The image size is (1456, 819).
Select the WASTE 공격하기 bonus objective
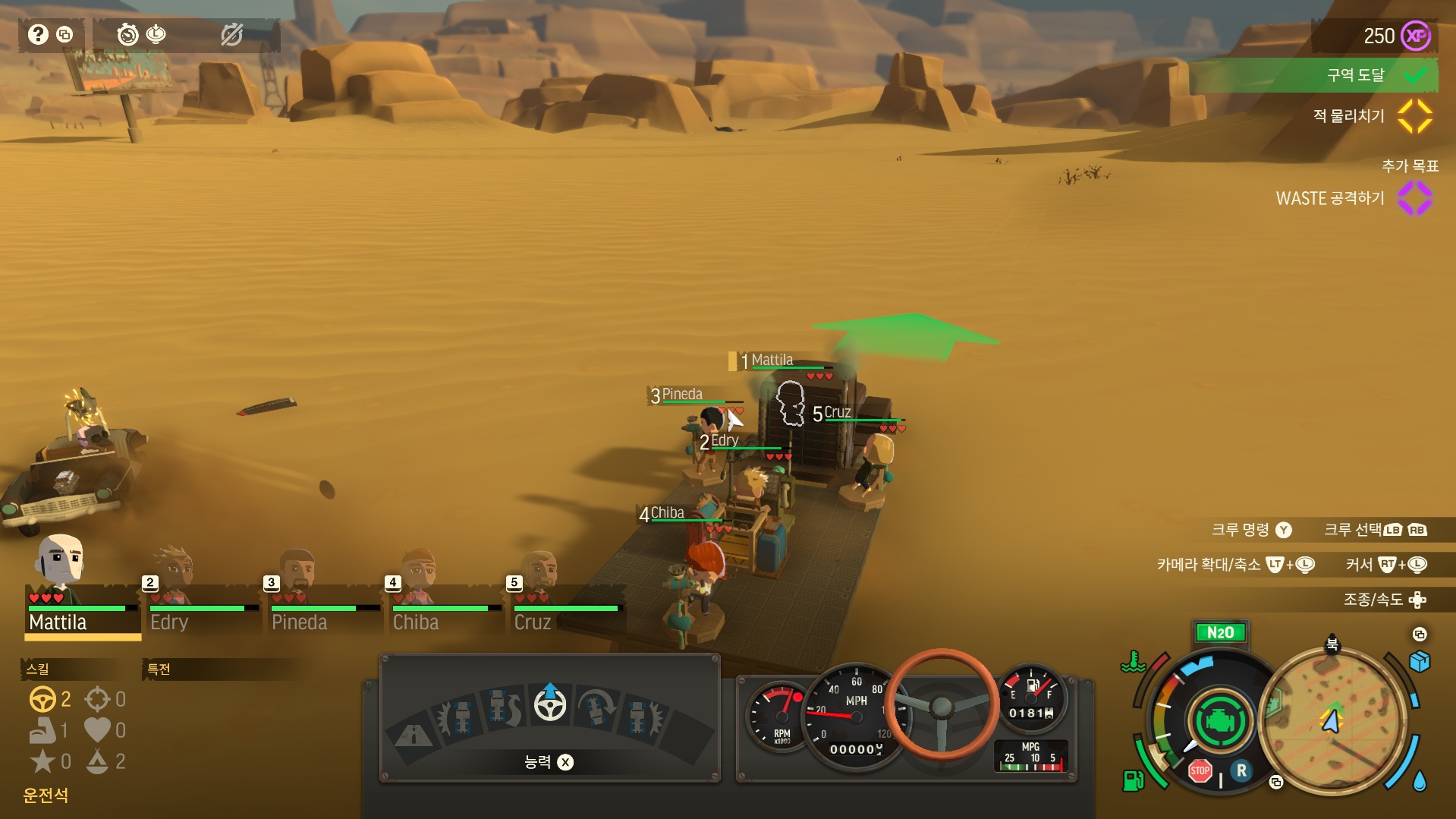1330,198
